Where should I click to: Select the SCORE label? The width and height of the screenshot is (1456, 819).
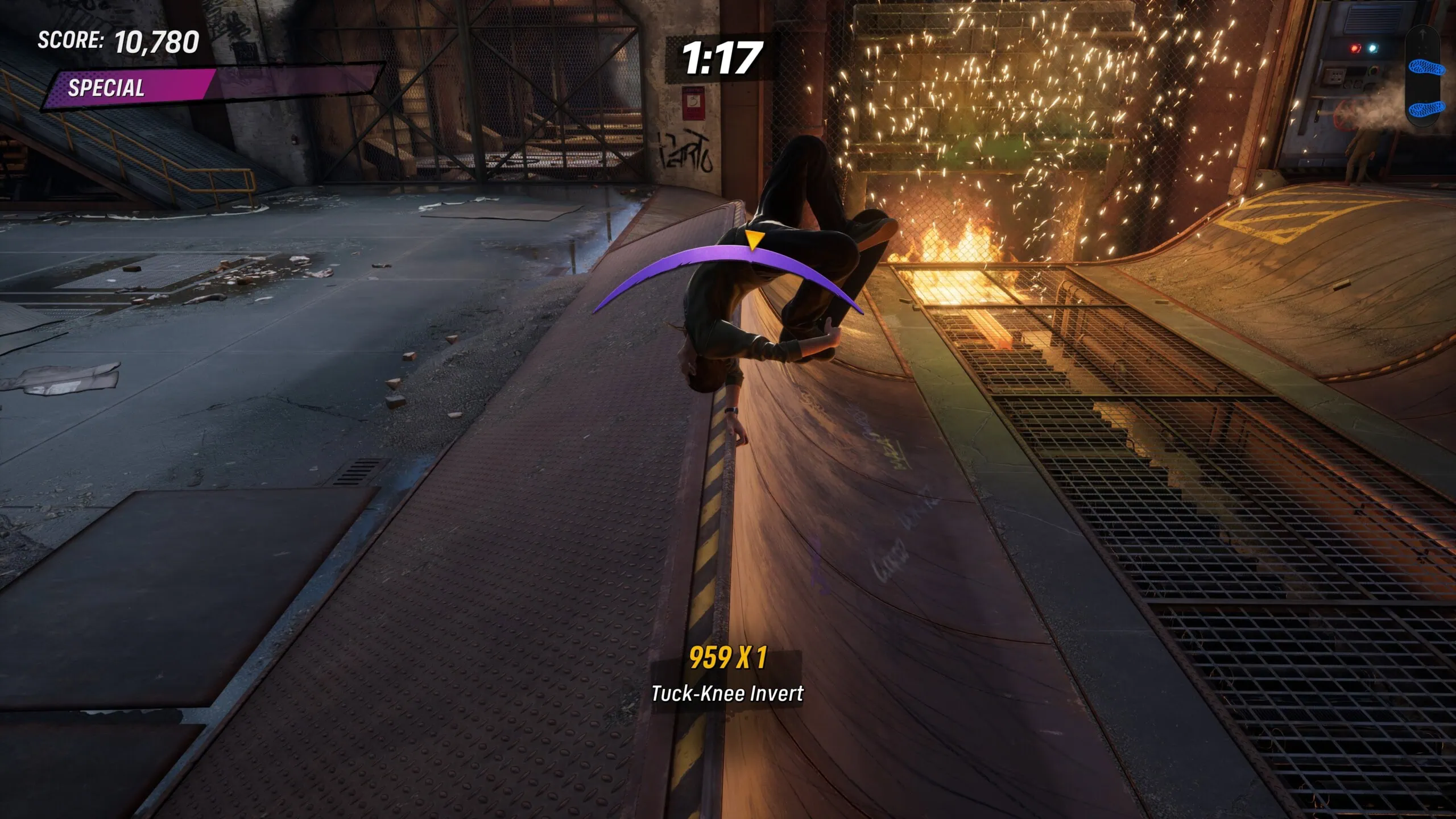coord(68,42)
